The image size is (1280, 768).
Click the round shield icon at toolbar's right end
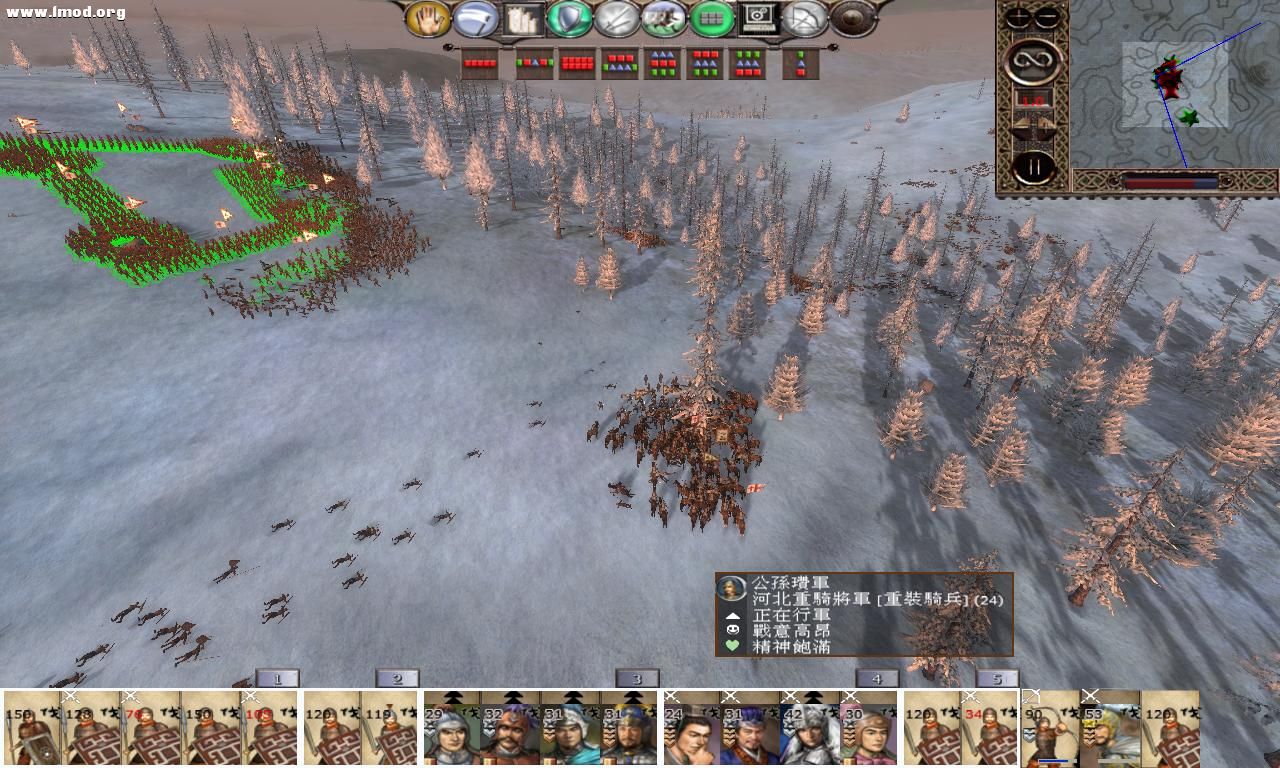[852, 18]
